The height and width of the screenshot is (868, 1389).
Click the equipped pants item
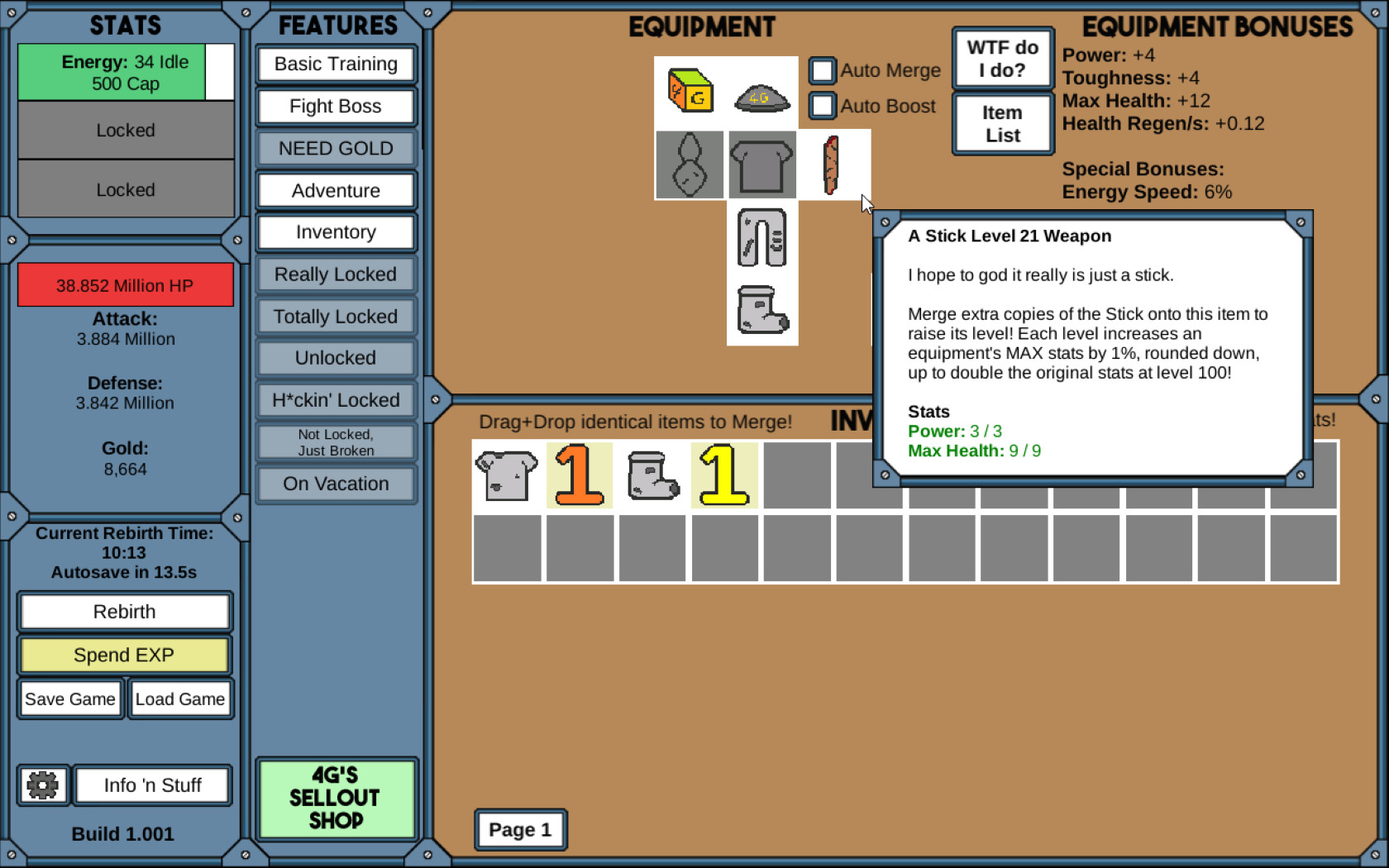click(x=761, y=239)
